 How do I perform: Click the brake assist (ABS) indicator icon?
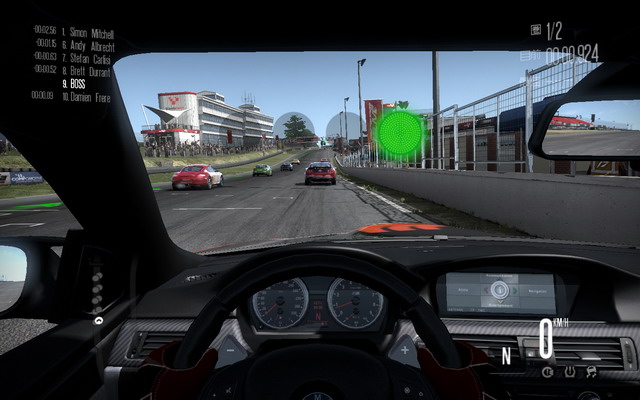click(x=548, y=372)
